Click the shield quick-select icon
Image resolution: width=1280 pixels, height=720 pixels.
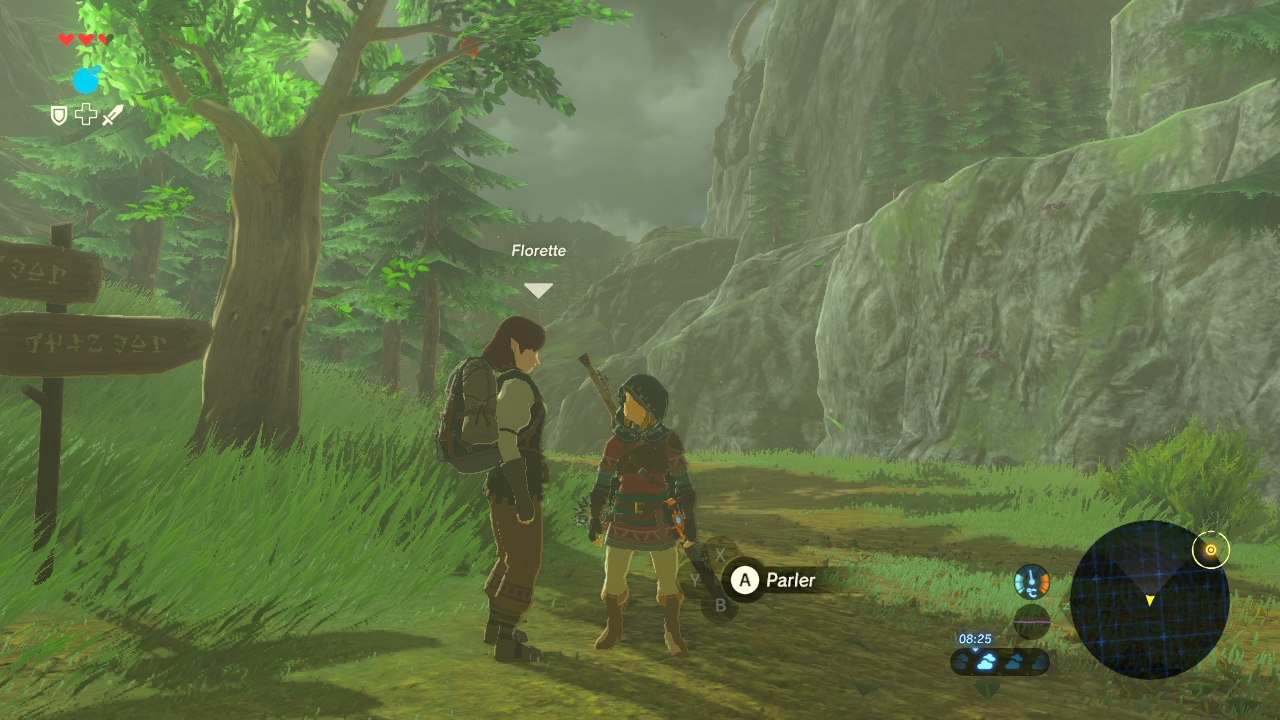pyautogui.click(x=60, y=115)
